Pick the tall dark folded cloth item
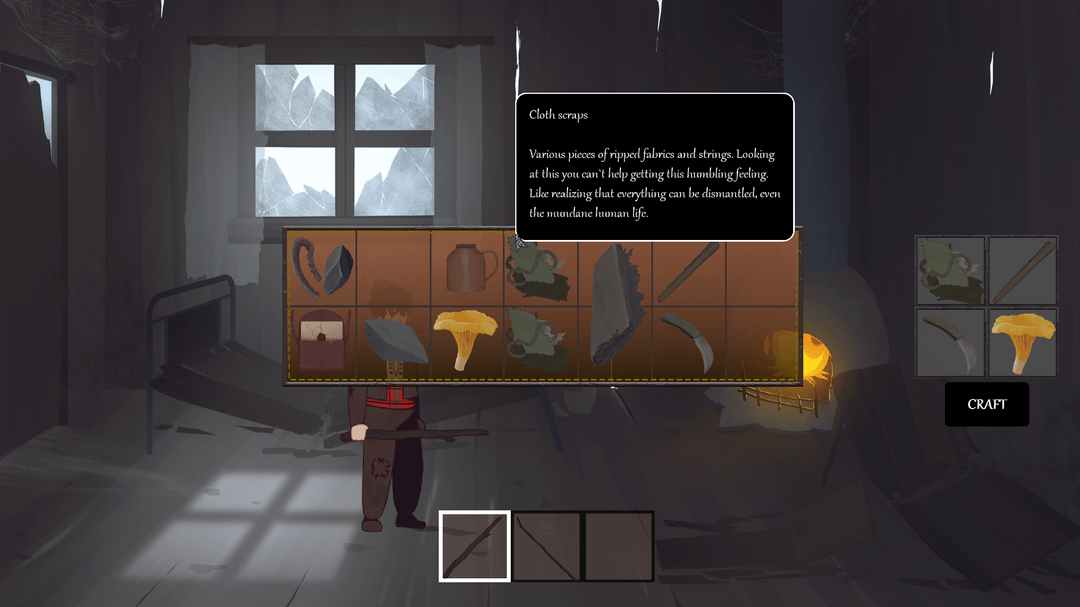The image size is (1080, 607). pyautogui.click(x=615, y=305)
